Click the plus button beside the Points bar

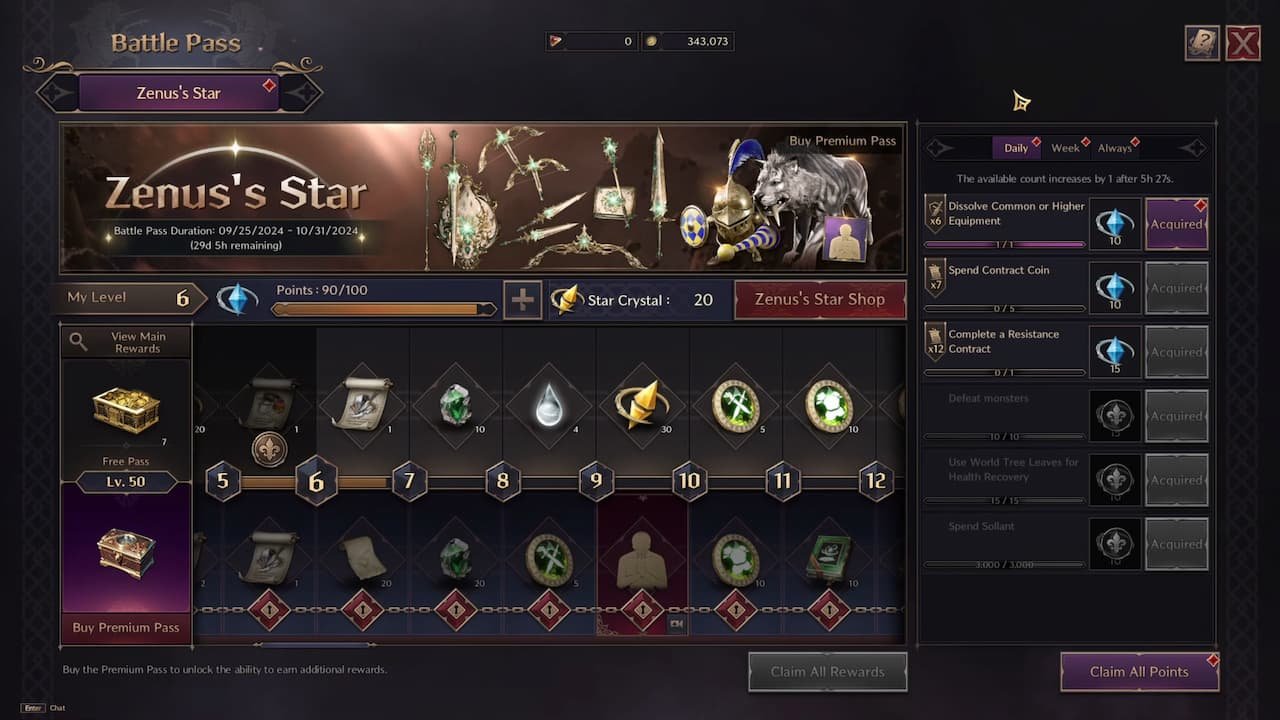pos(522,299)
